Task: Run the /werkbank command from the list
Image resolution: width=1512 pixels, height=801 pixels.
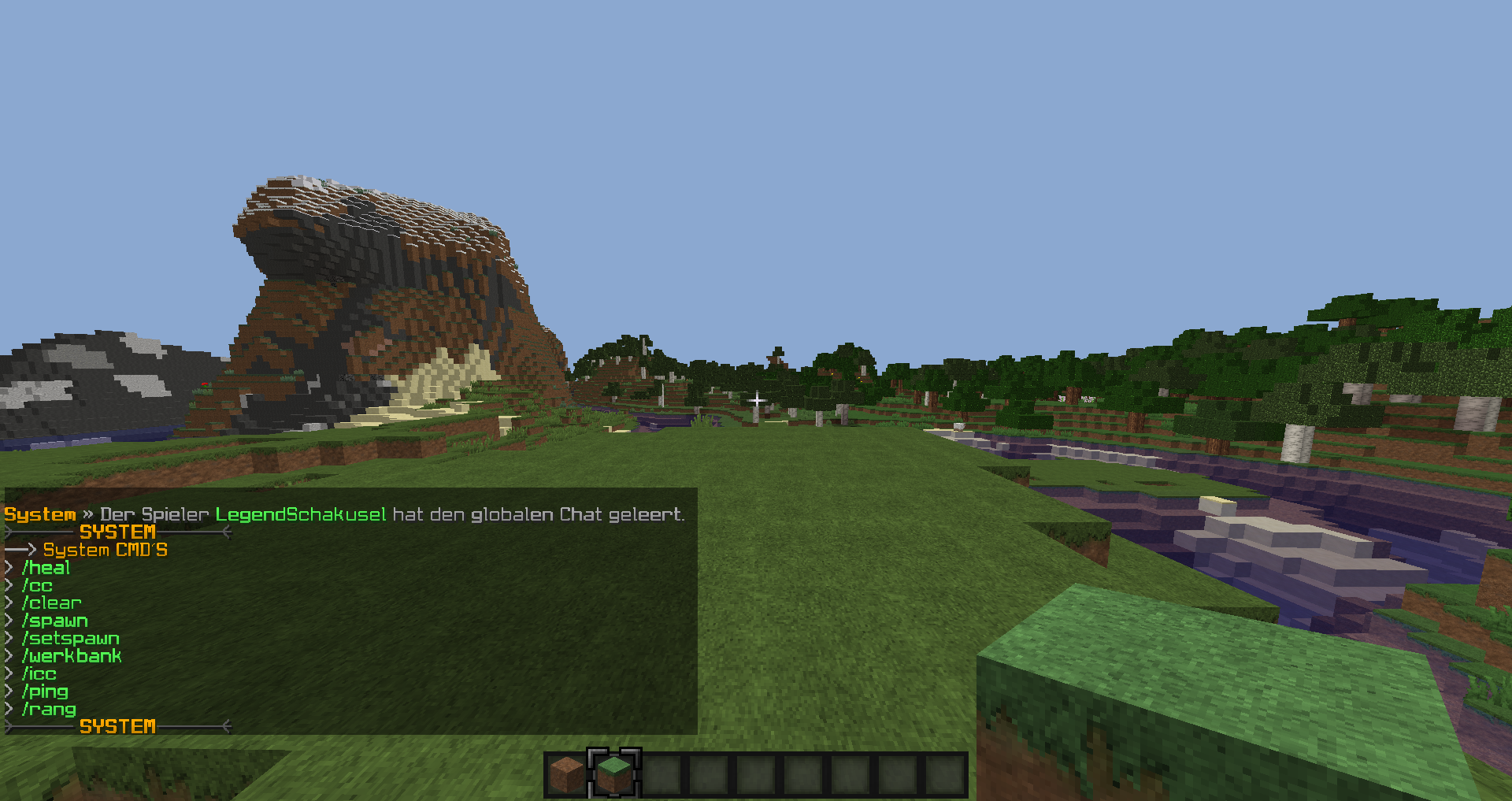Action: (72, 655)
